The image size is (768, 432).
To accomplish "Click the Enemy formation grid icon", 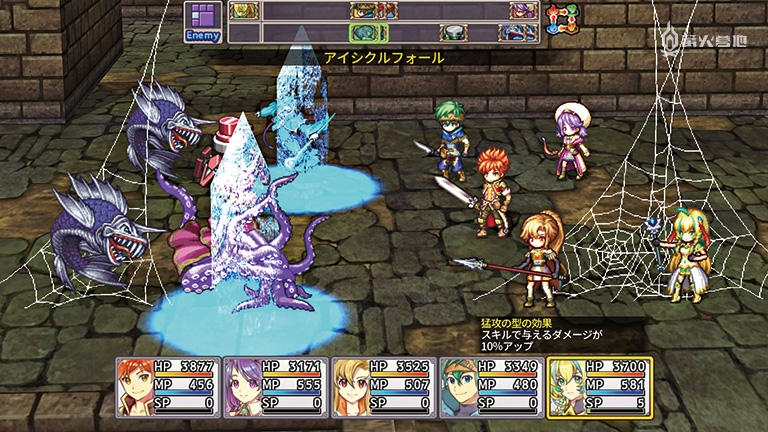I will point(204,22).
